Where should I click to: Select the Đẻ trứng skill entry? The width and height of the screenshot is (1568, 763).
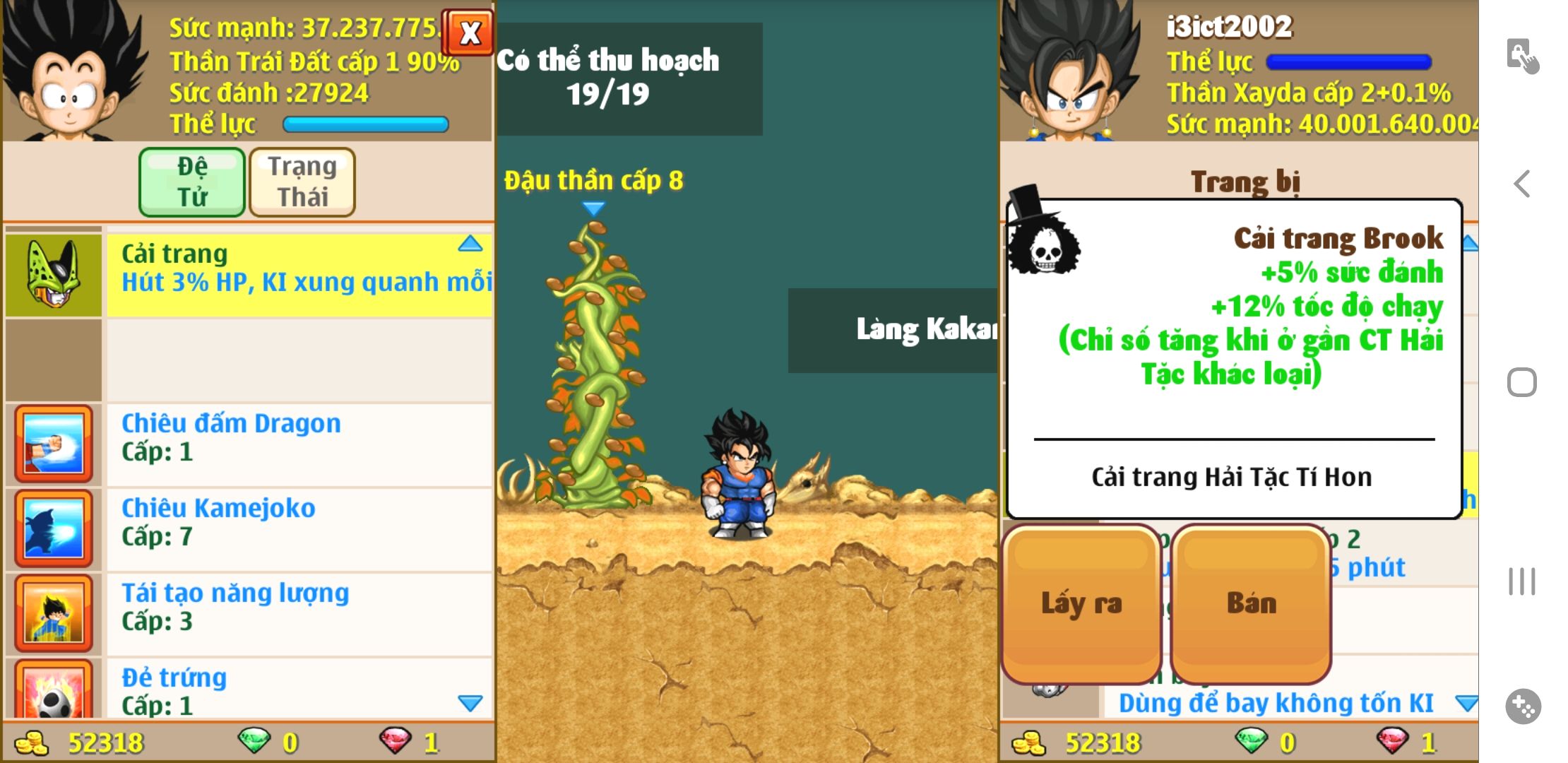298,690
